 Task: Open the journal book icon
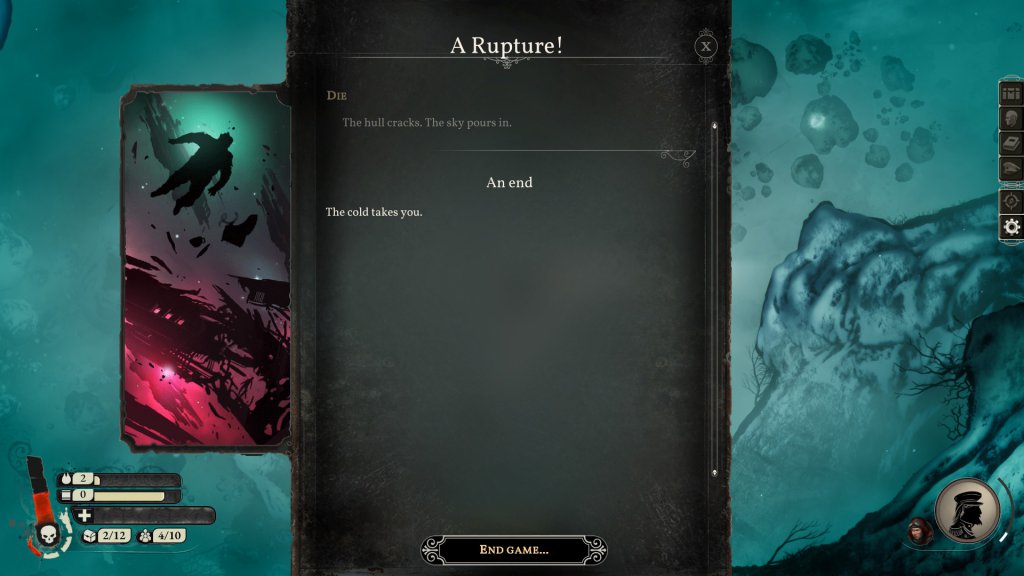point(1011,144)
